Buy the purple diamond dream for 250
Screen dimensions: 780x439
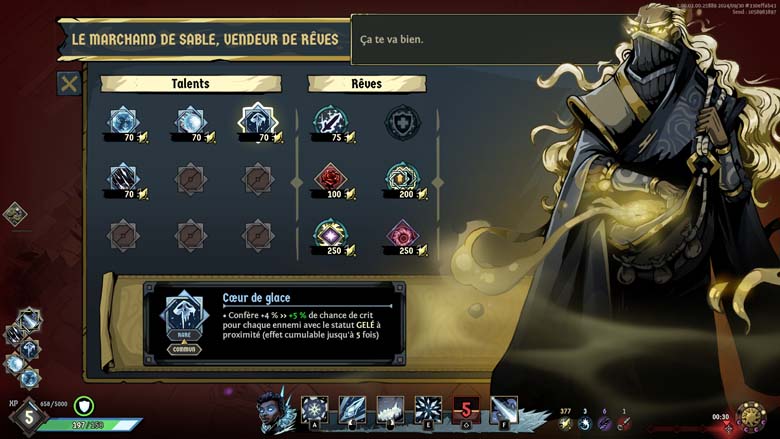click(329, 235)
